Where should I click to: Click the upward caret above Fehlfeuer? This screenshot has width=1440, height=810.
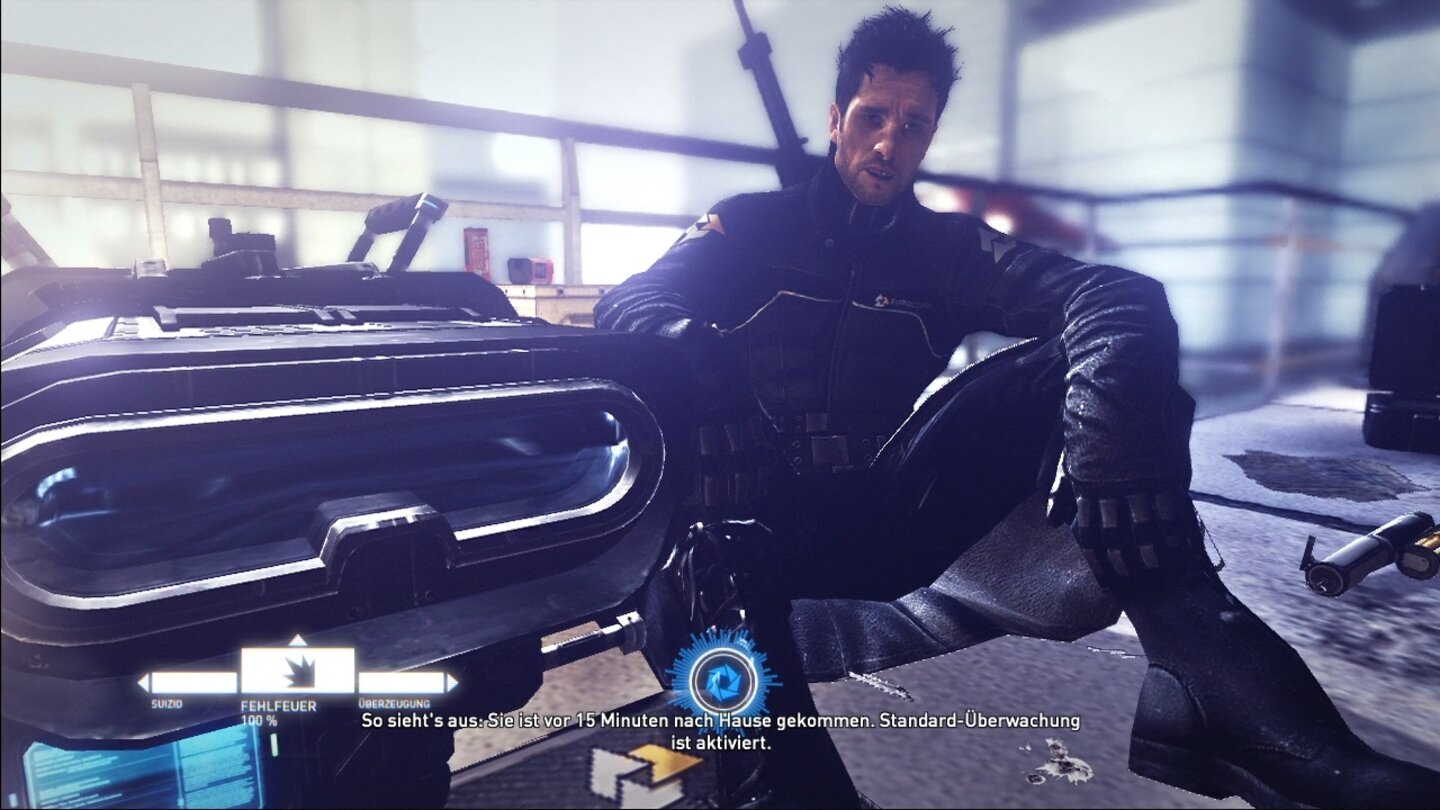[297, 640]
